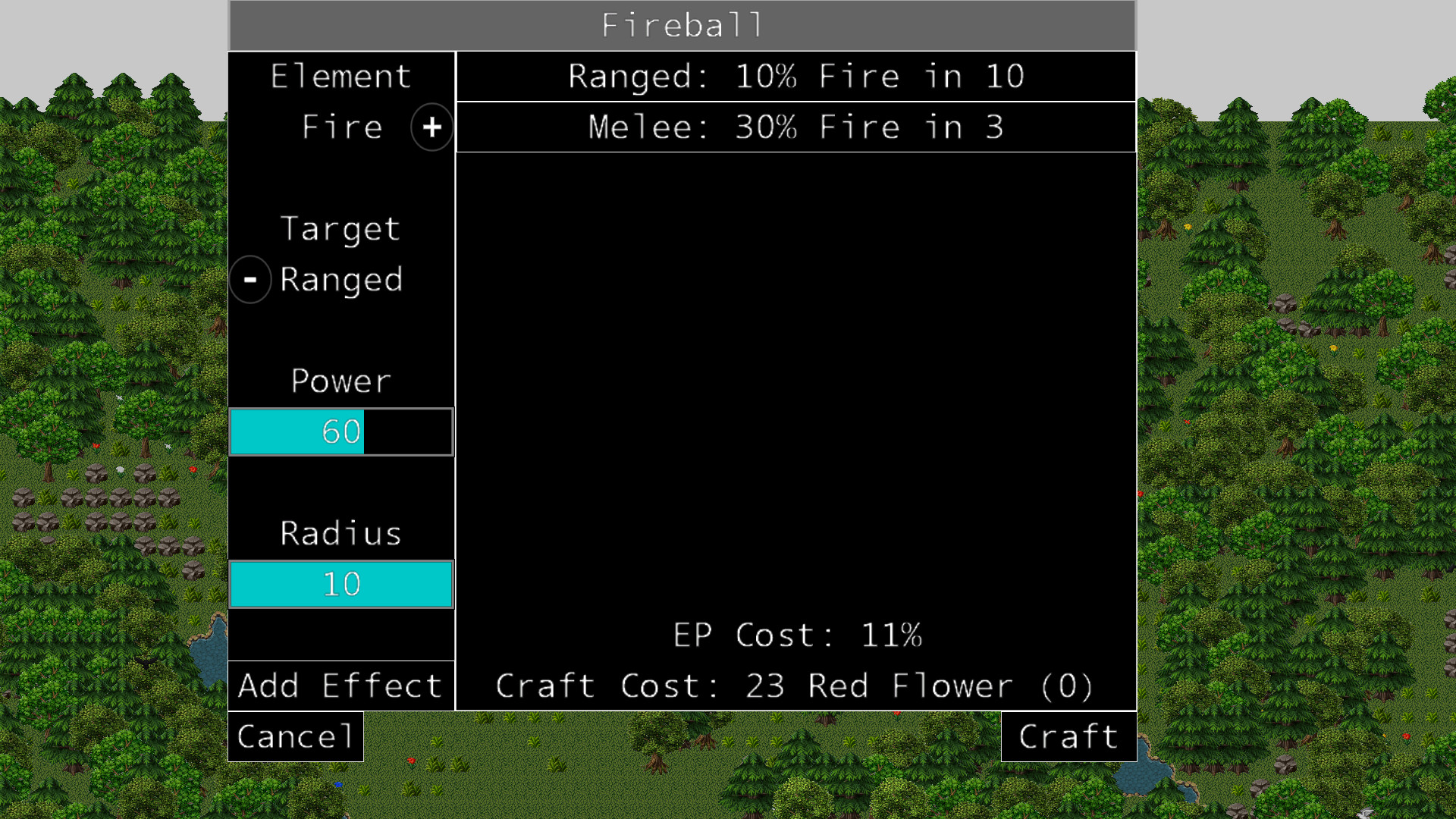Select the Fire element label
1456x819 pixels.
click(x=340, y=127)
